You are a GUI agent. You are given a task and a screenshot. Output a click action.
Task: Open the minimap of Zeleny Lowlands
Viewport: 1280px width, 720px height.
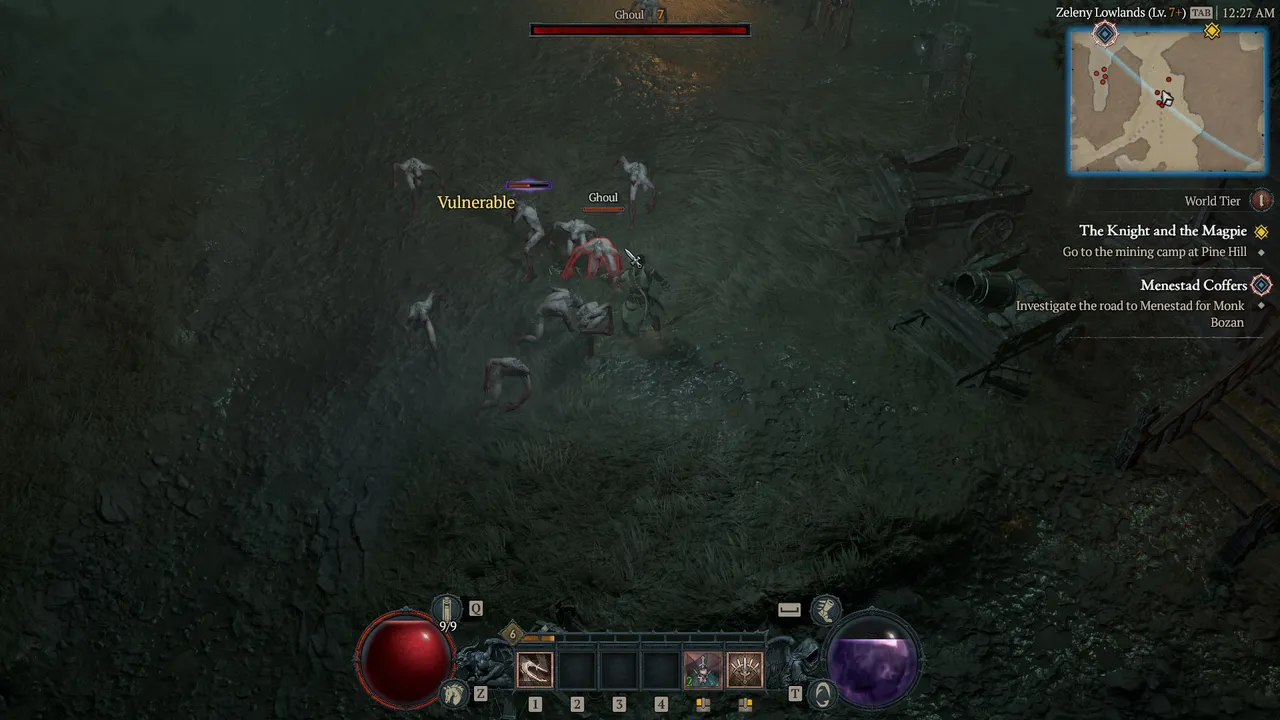1167,100
